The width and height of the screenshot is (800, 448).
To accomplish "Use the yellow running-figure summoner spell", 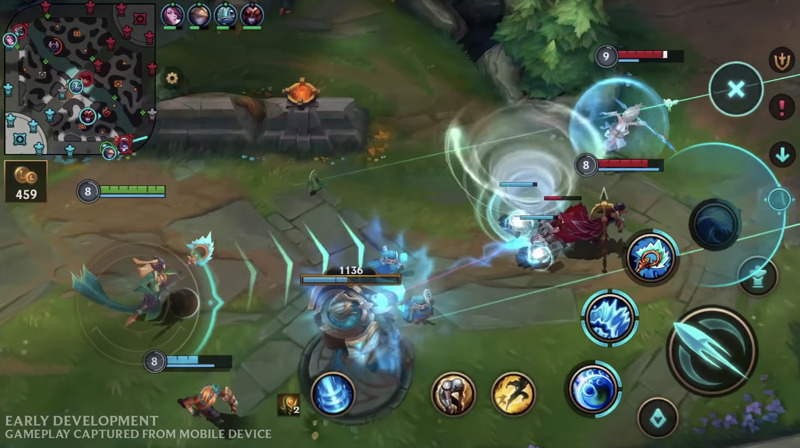I will (513, 393).
